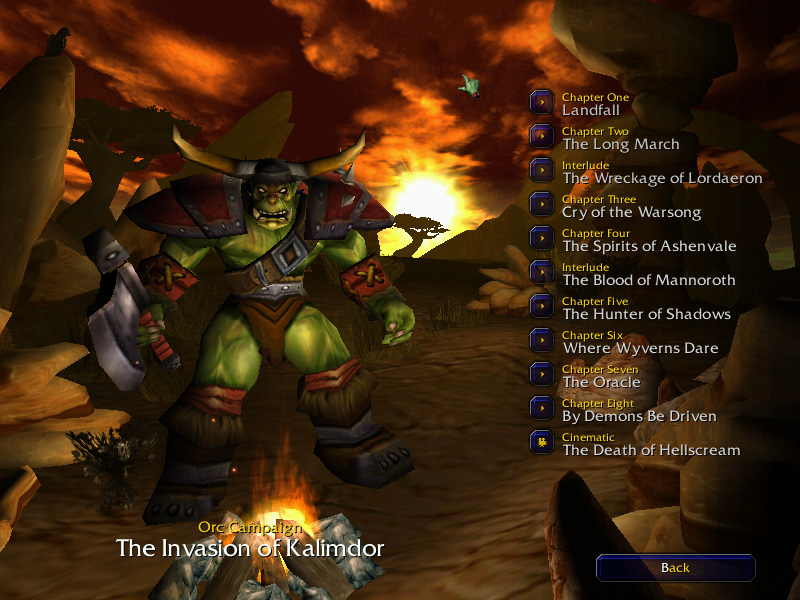Select Chapter One: Landfall

pos(542,102)
